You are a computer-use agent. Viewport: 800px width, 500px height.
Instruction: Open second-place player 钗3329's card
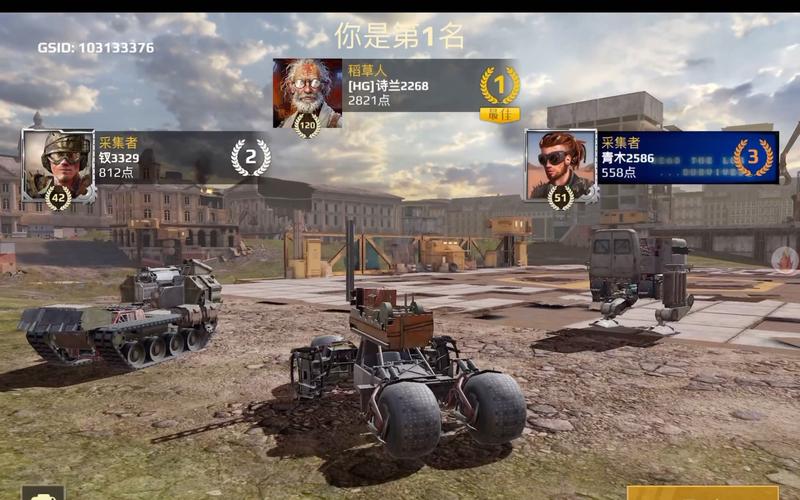point(150,161)
